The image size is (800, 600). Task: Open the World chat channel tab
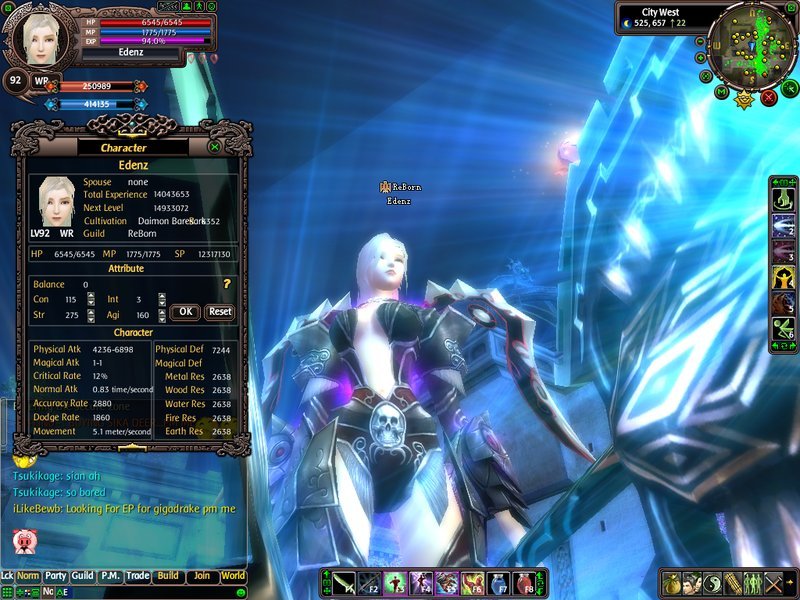coord(233,576)
